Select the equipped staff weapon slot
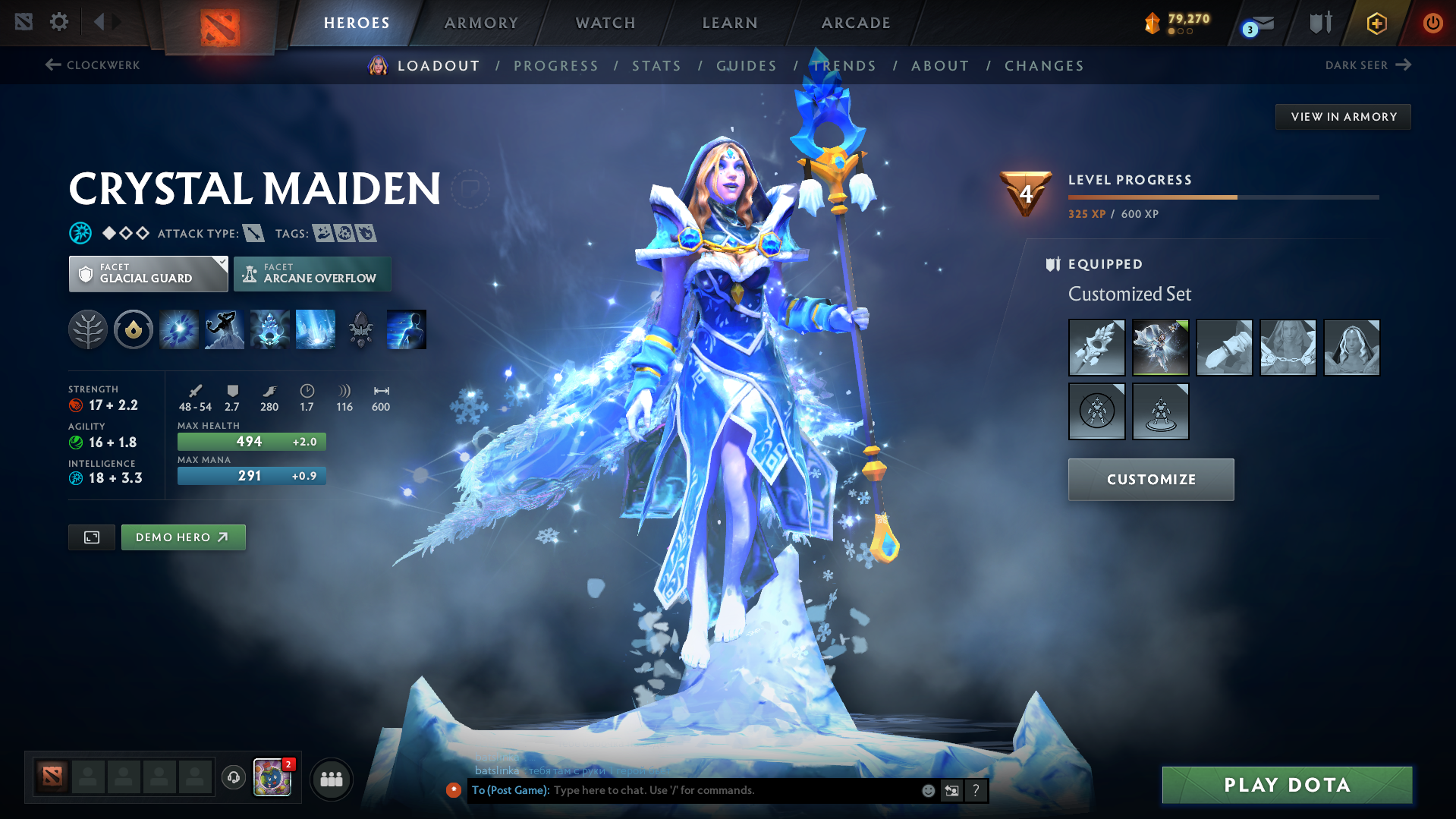Image resolution: width=1456 pixels, height=819 pixels. pos(1096,348)
